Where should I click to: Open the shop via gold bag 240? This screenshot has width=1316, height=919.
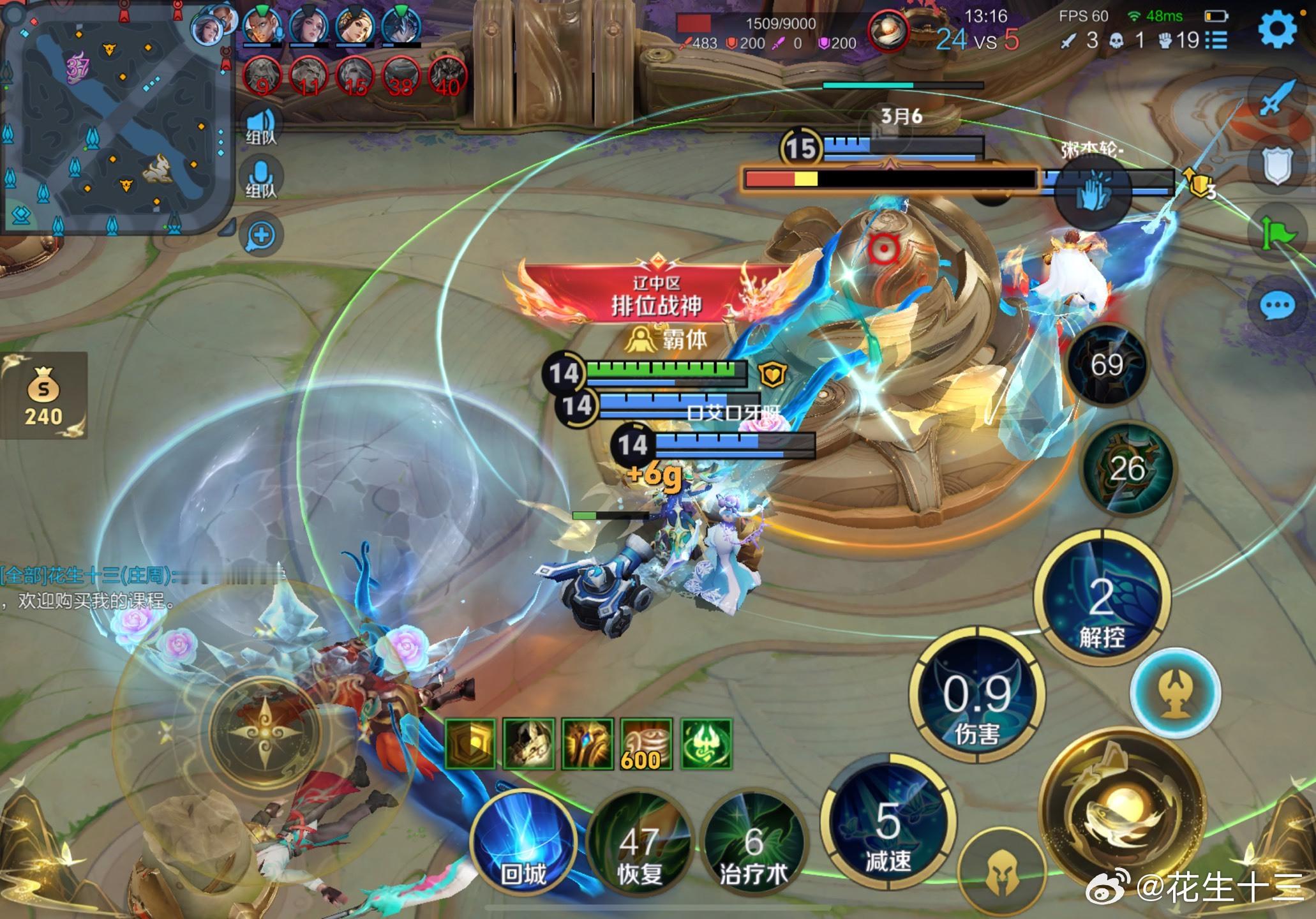(x=43, y=396)
